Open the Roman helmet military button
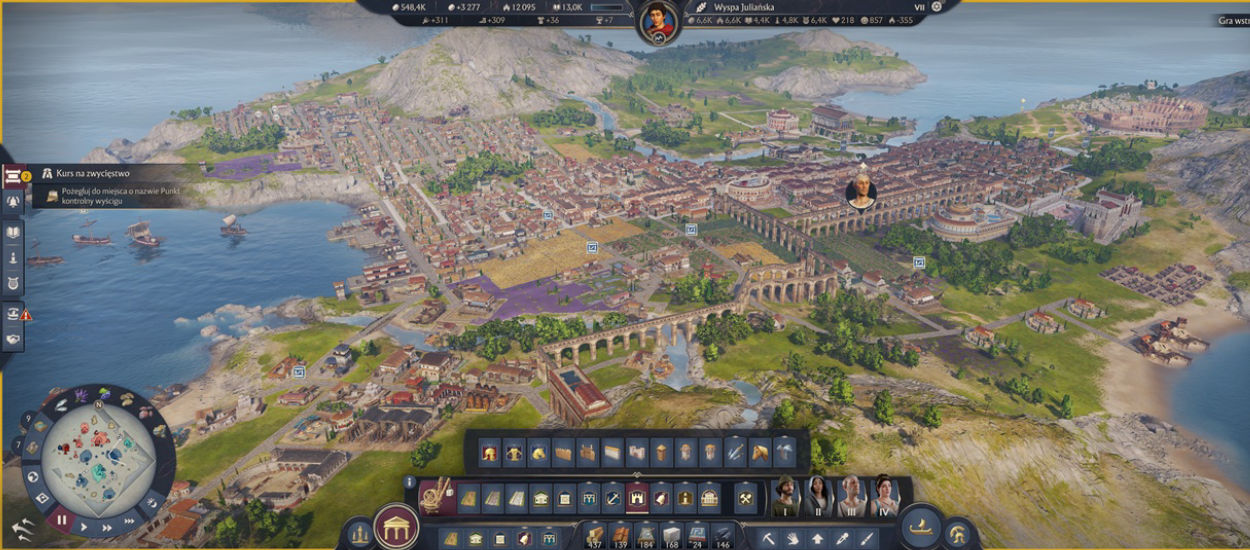 tap(958, 534)
